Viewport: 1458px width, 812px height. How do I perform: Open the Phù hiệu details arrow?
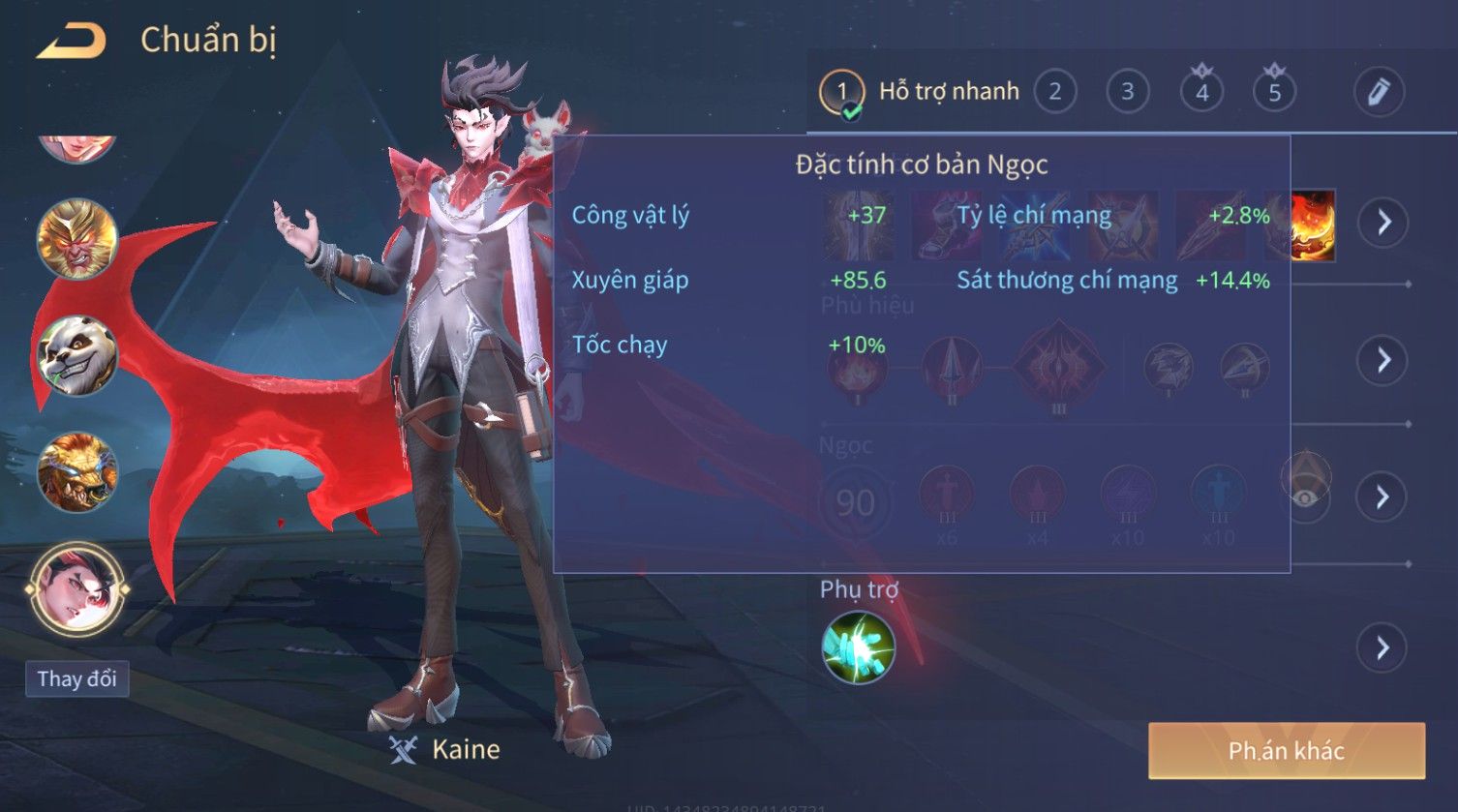[x=1382, y=360]
